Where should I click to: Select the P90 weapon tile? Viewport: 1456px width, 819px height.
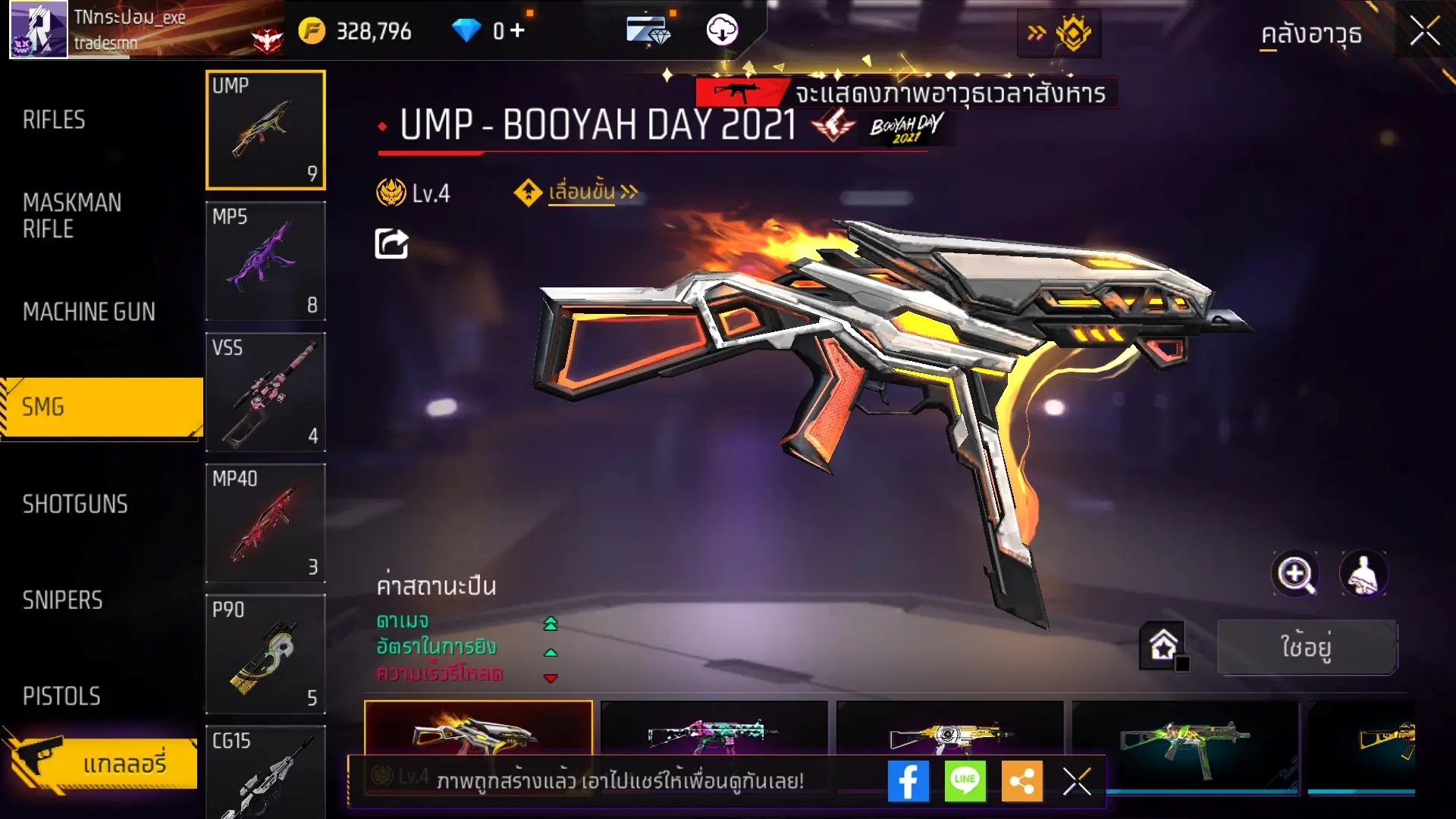(265, 654)
